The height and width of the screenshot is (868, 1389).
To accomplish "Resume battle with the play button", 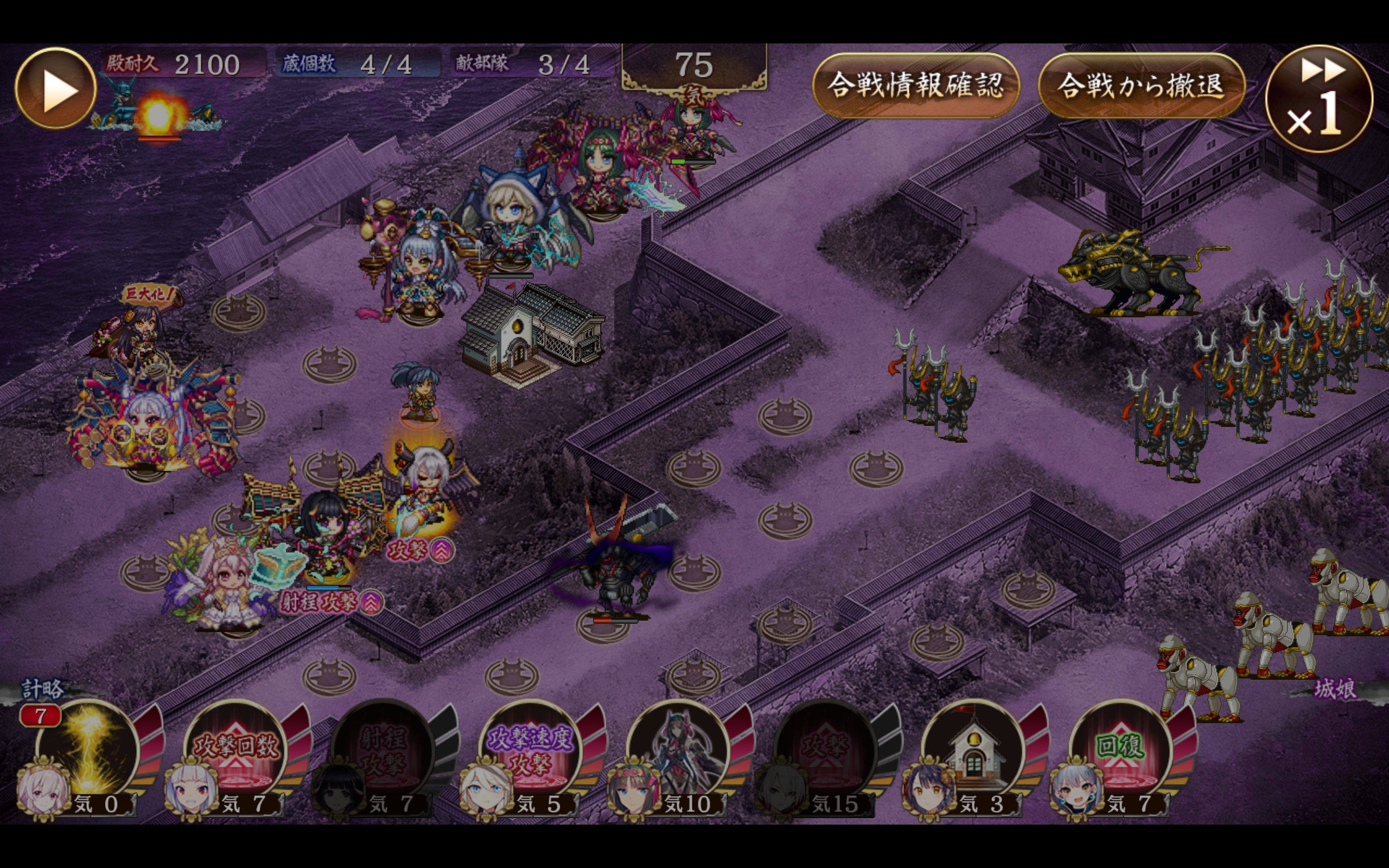I will (56, 88).
